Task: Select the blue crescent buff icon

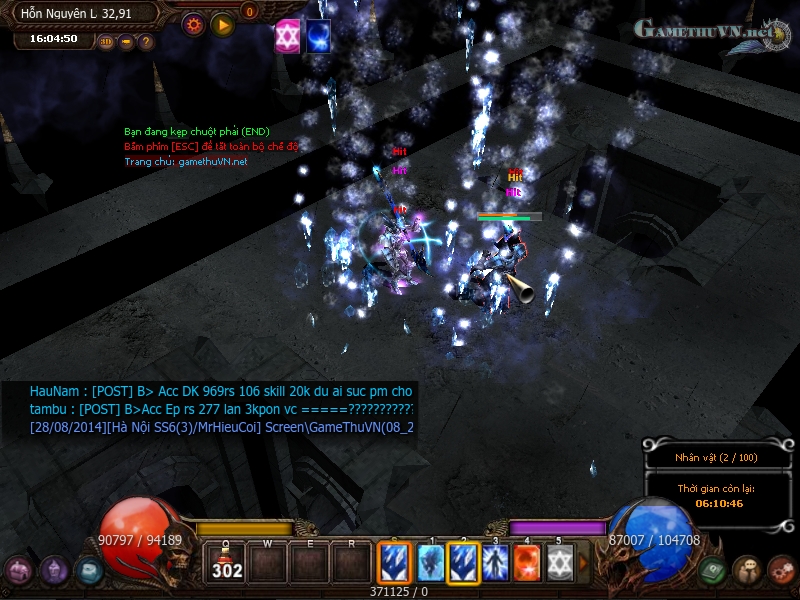Action: pyautogui.click(x=319, y=36)
